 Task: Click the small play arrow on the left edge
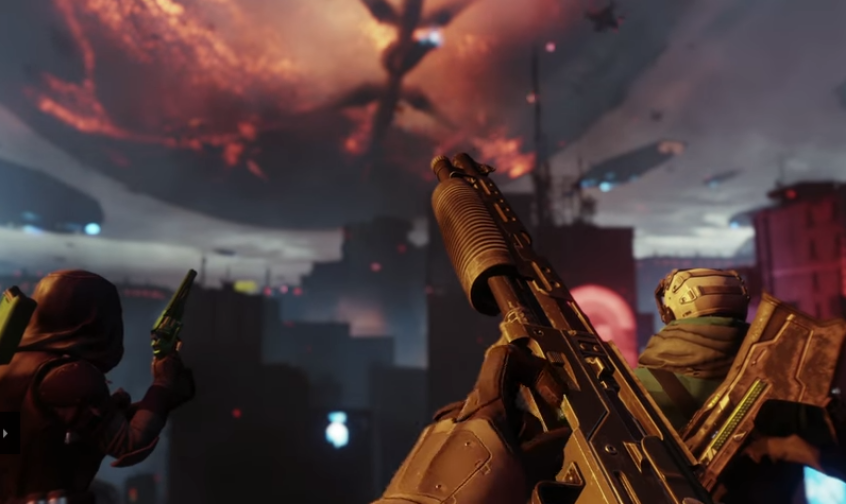pos(5,434)
